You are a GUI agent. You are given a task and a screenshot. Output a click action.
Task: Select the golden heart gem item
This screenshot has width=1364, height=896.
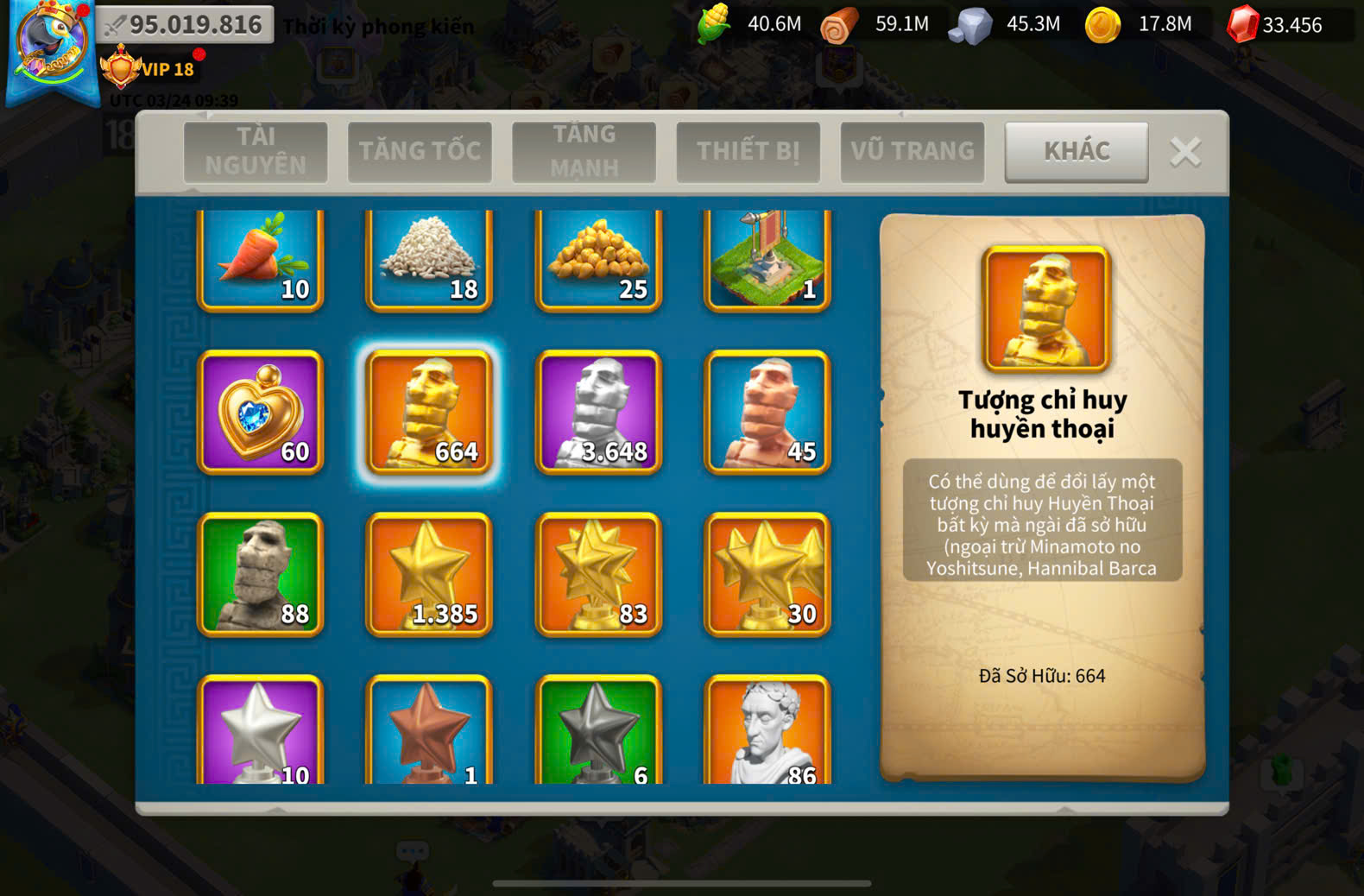pyautogui.click(x=261, y=412)
